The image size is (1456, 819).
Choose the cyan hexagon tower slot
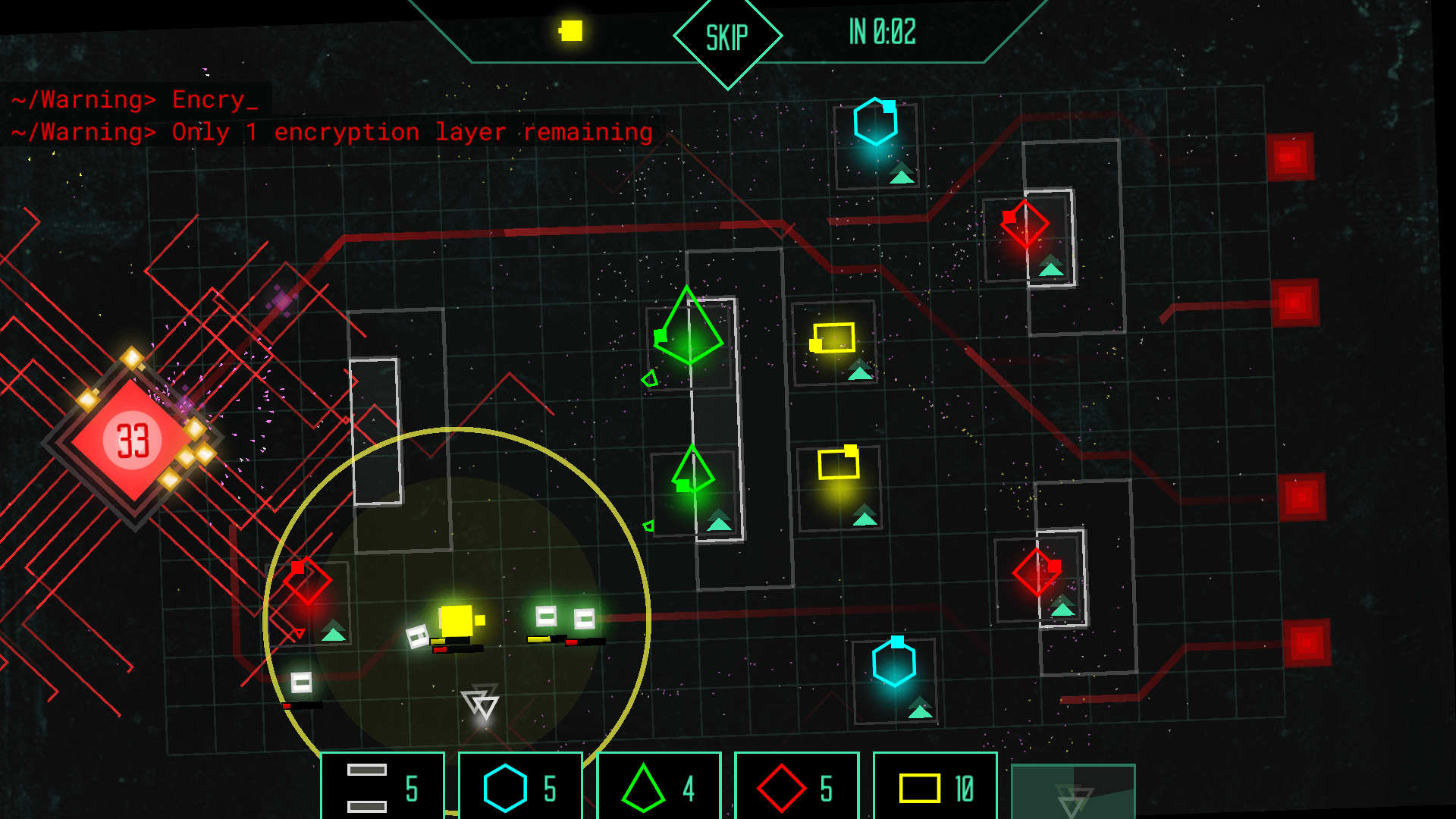tap(520, 787)
